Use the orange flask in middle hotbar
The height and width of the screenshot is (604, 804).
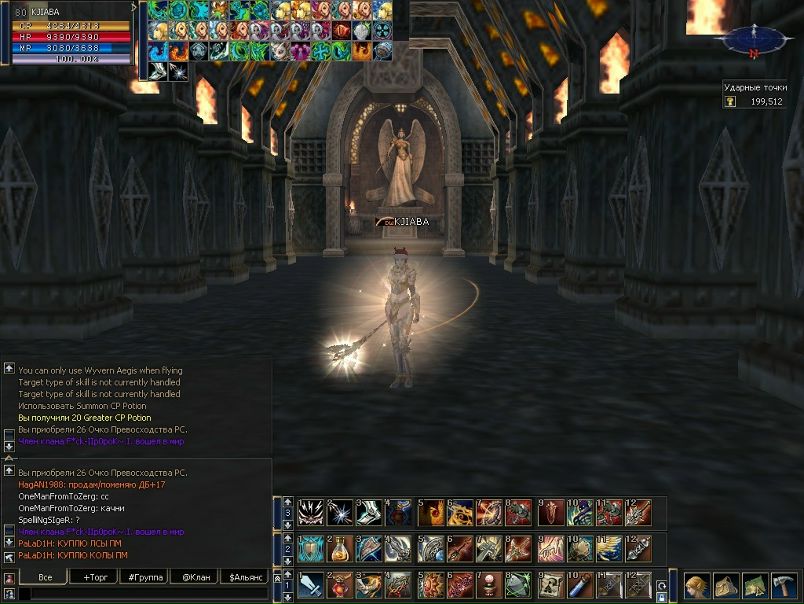pyautogui.click(x=339, y=548)
